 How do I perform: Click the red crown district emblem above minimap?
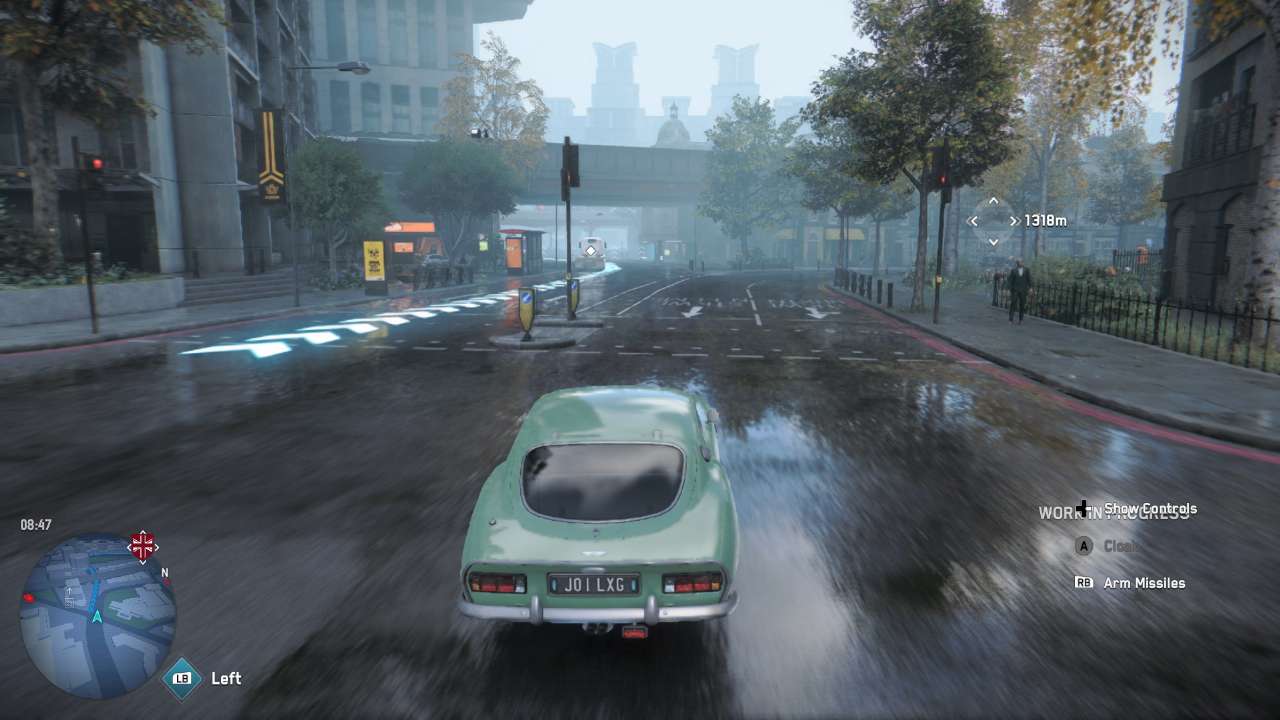click(x=142, y=546)
